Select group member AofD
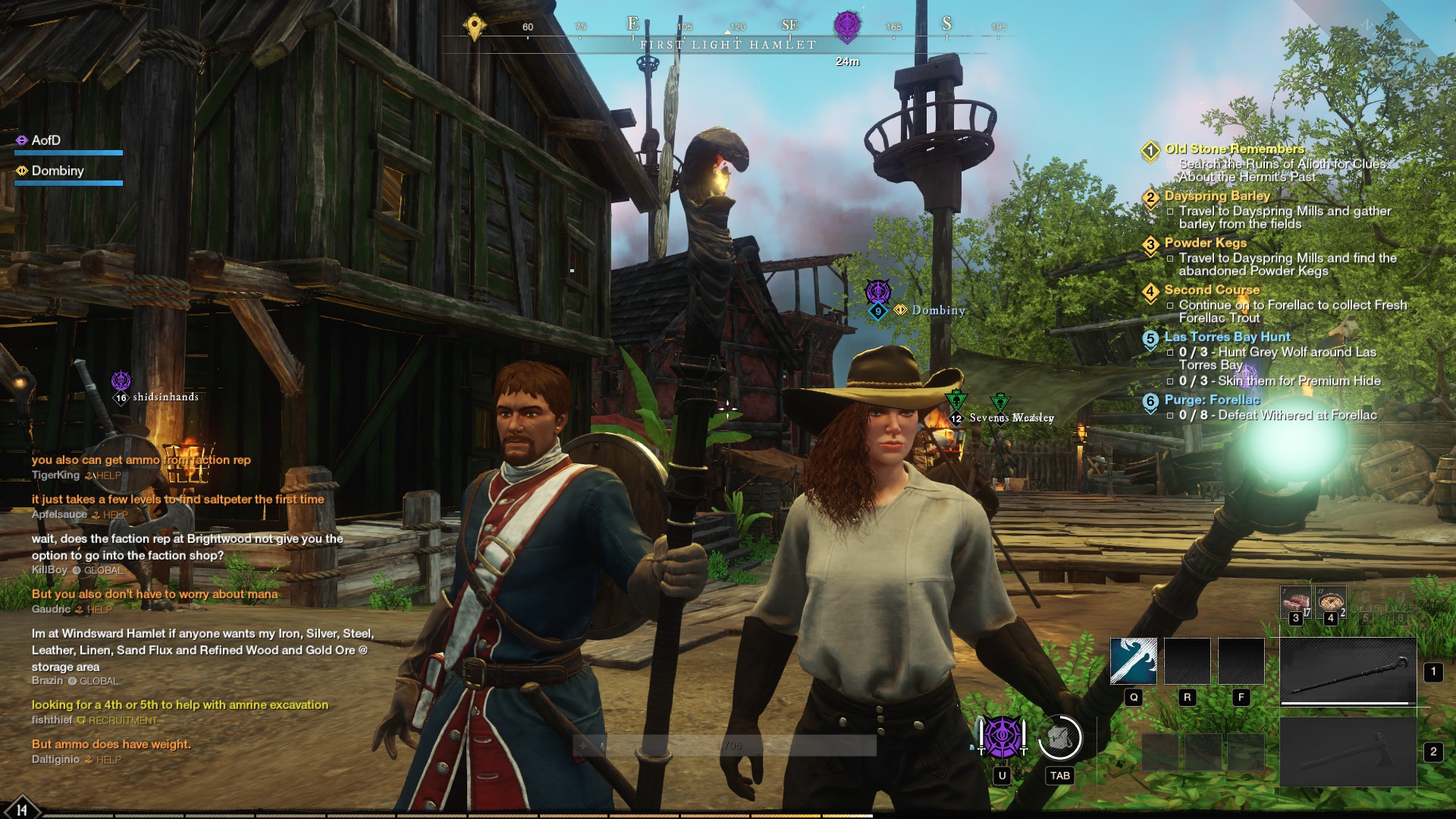Screen dimensions: 1456x819 pyautogui.click(x=46, y=140)
